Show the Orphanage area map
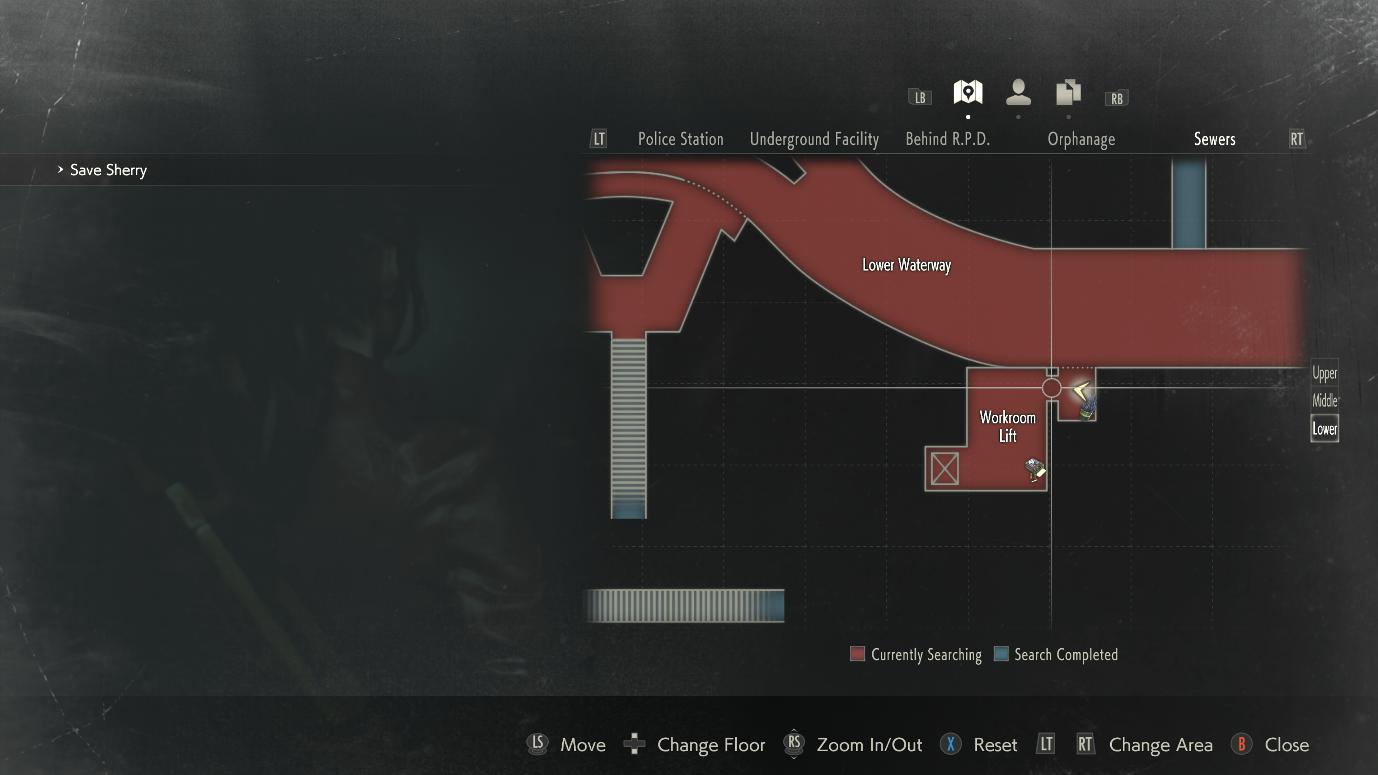 [x=1081, y=139]
